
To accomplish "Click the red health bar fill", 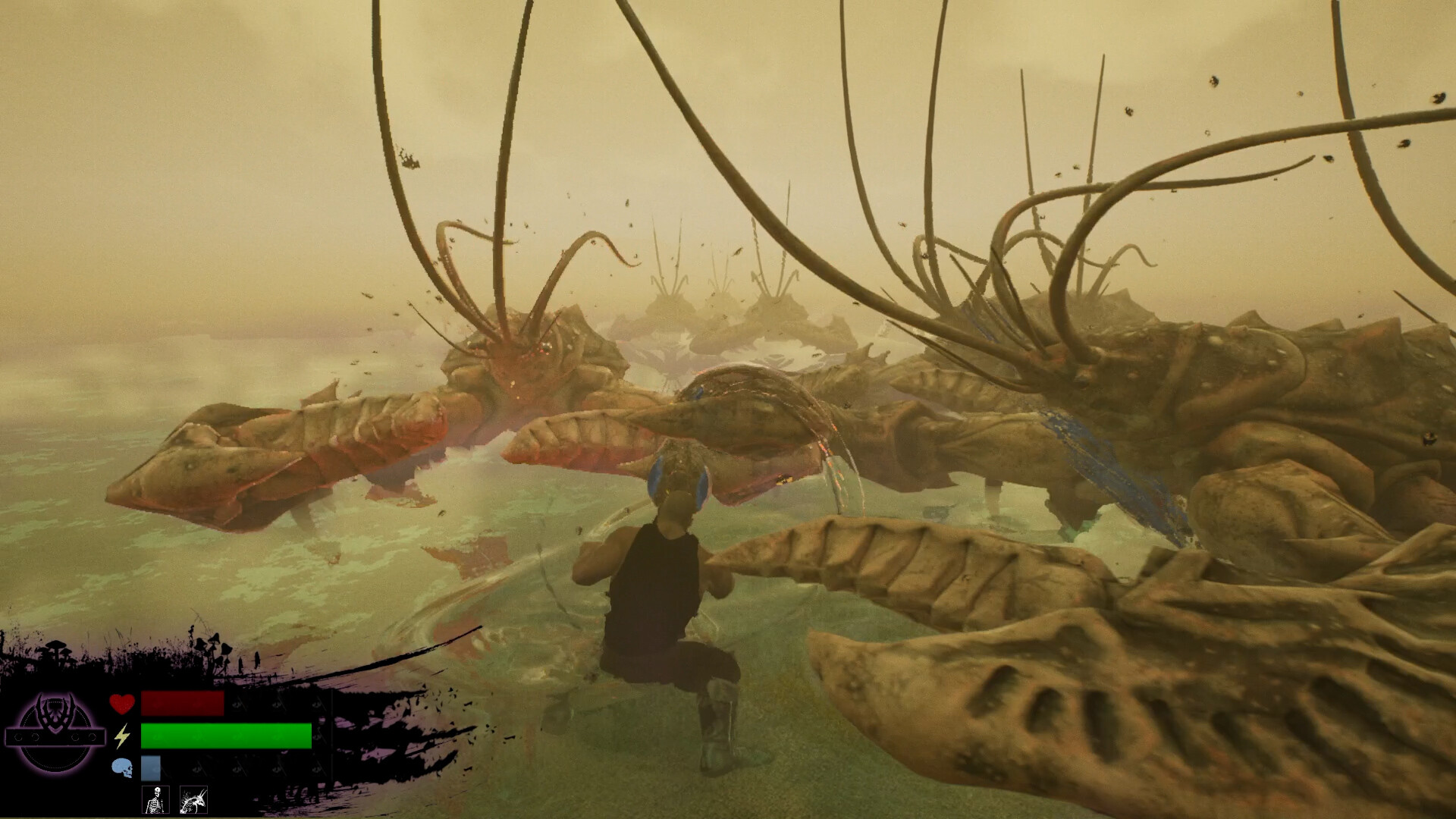I will (182, 704).
